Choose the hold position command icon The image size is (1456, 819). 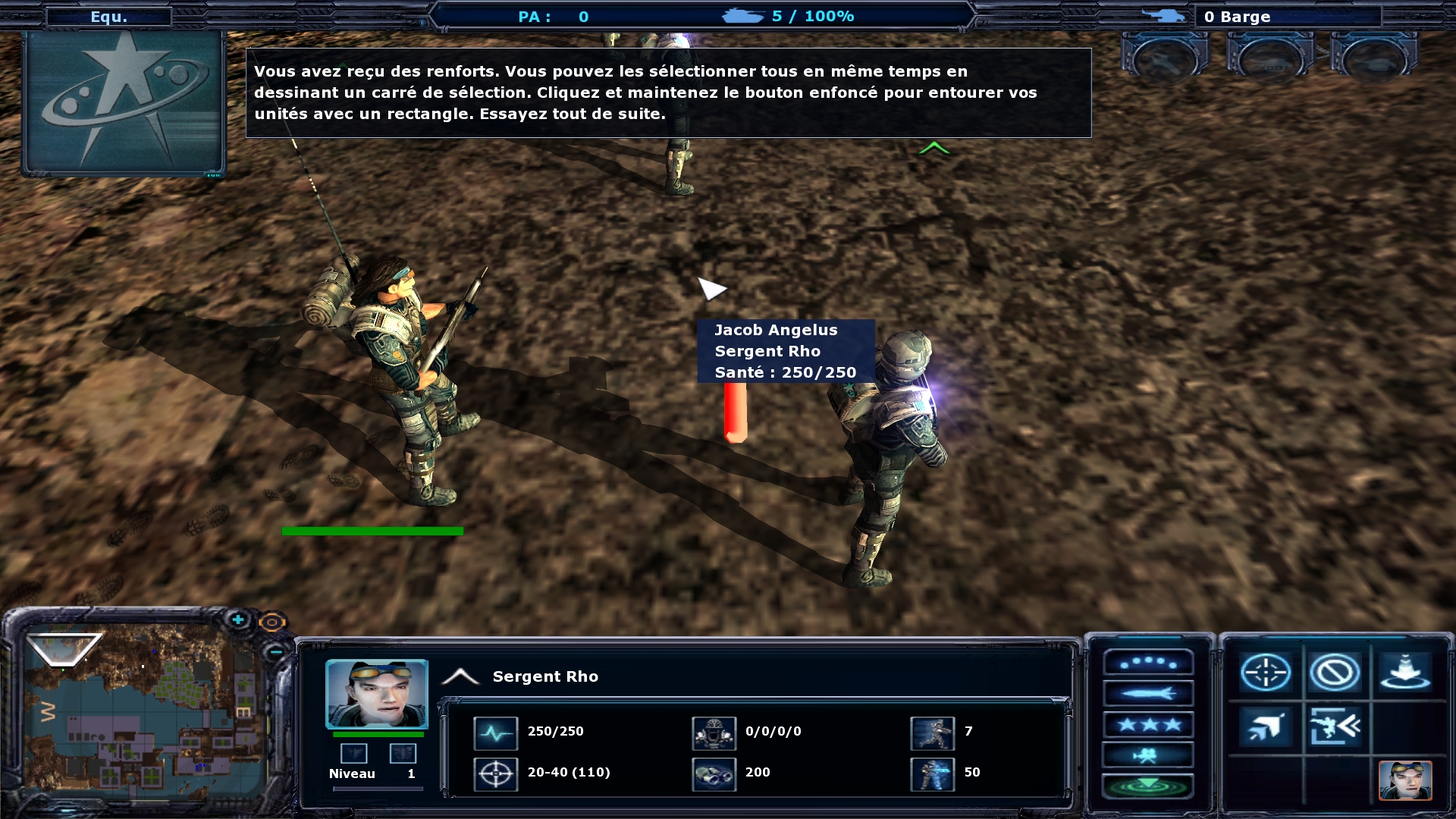[x=1404, y=673]
